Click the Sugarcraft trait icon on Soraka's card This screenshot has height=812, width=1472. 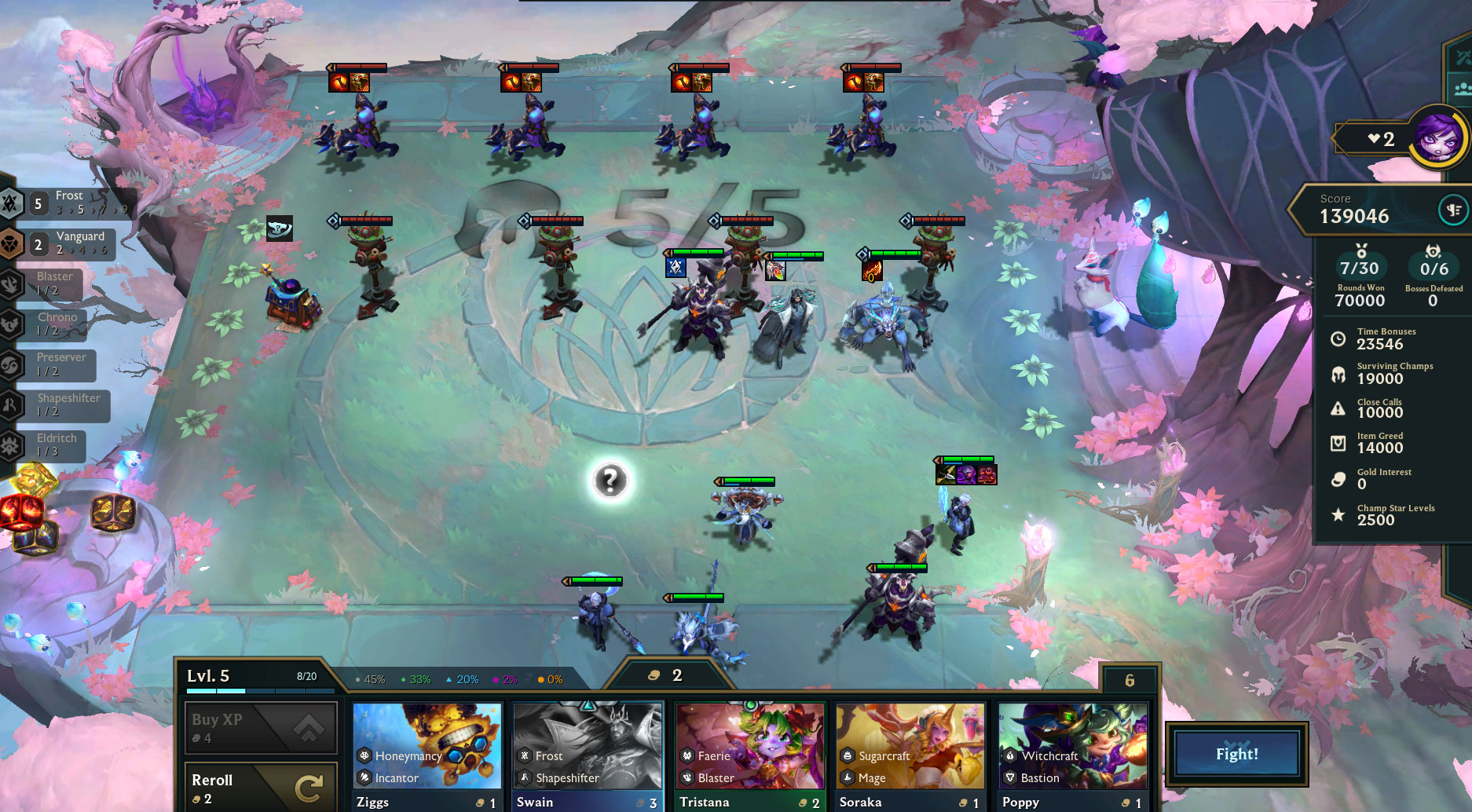click(848, 755)
